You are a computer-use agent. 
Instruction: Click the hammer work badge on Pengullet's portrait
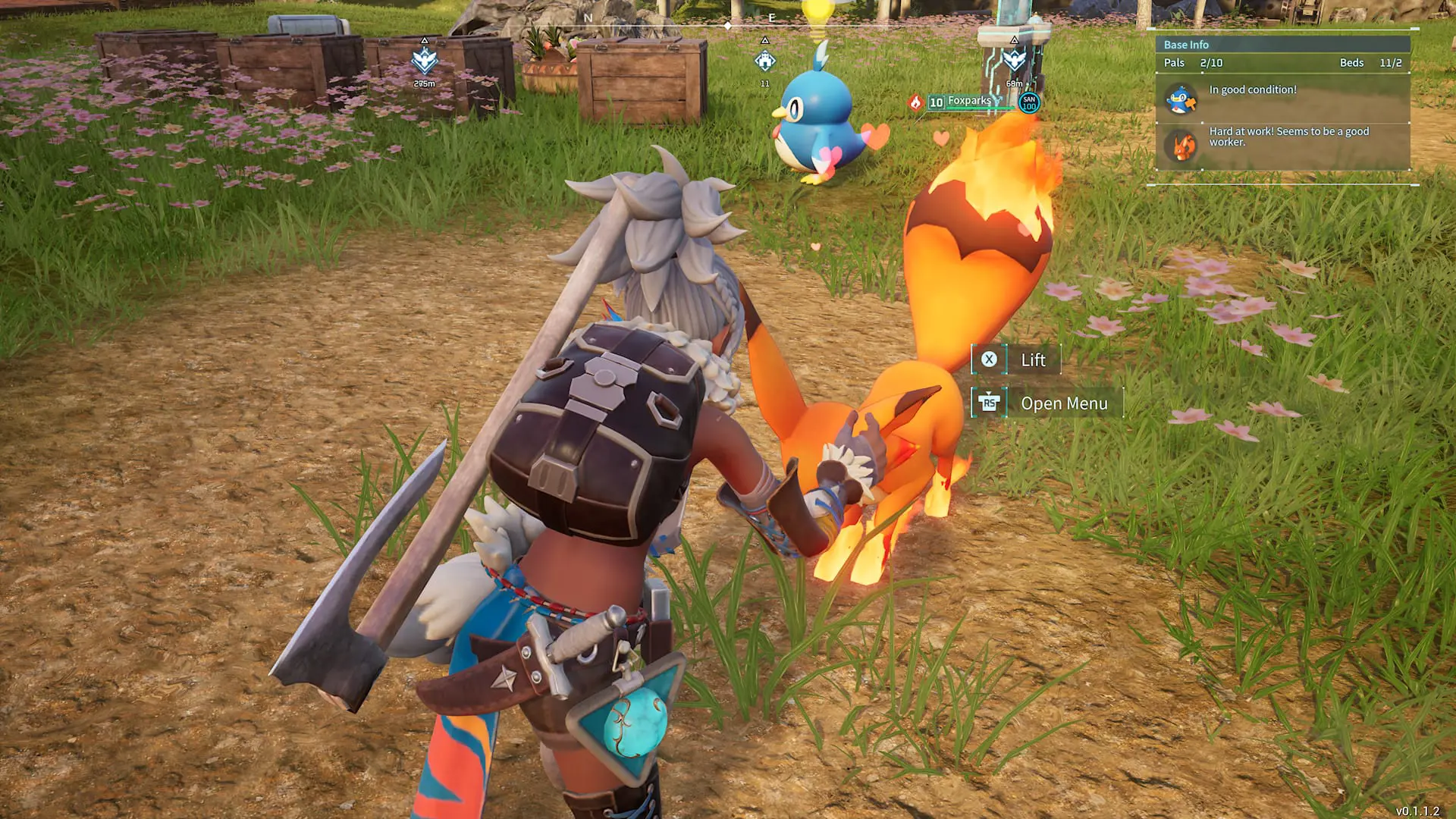coord(1191,105)
